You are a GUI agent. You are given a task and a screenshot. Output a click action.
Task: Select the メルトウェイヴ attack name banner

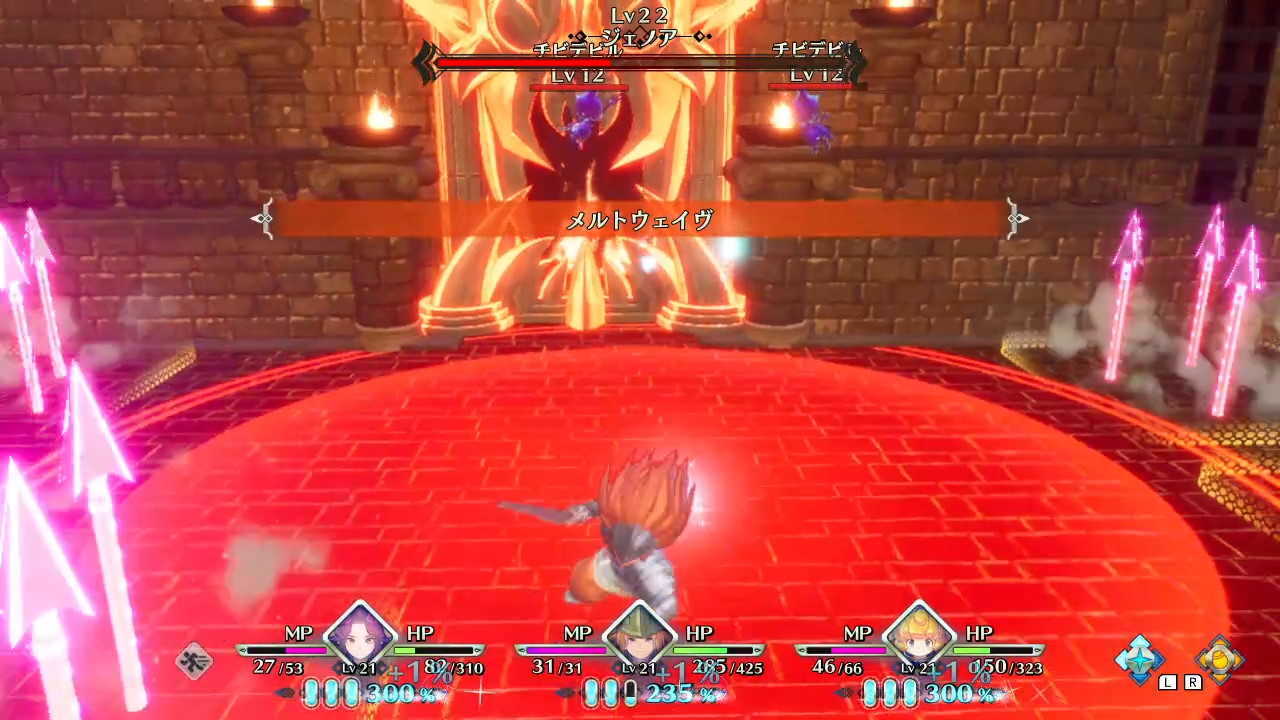[640, 219]
